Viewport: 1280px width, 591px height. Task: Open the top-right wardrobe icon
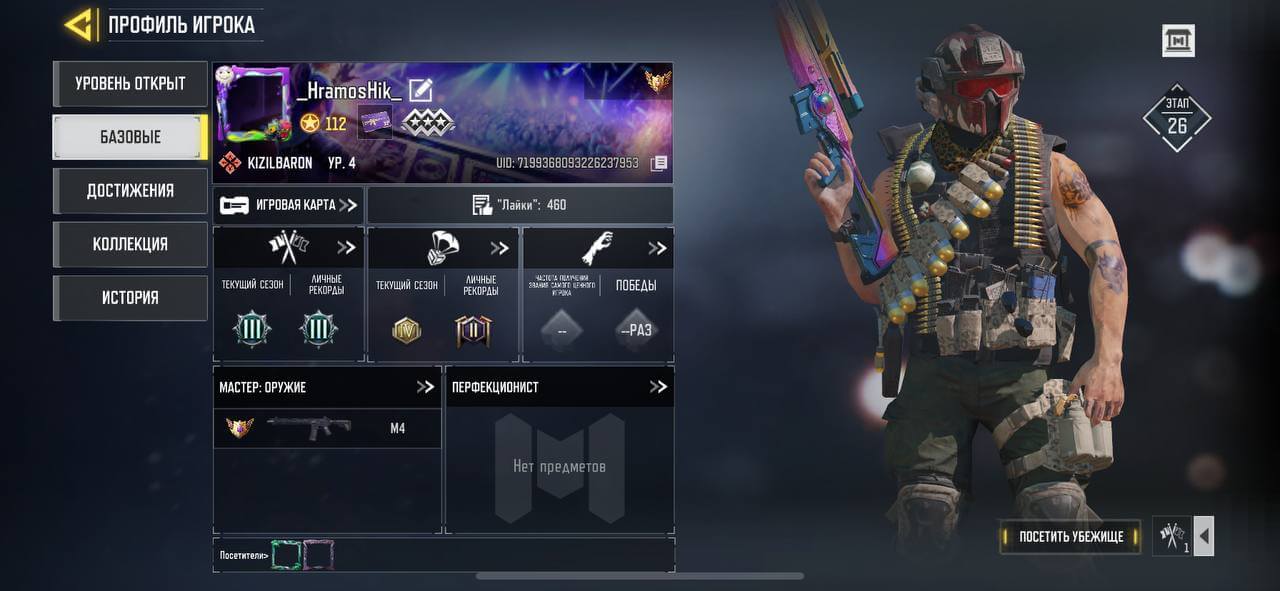coord(1178,41)
